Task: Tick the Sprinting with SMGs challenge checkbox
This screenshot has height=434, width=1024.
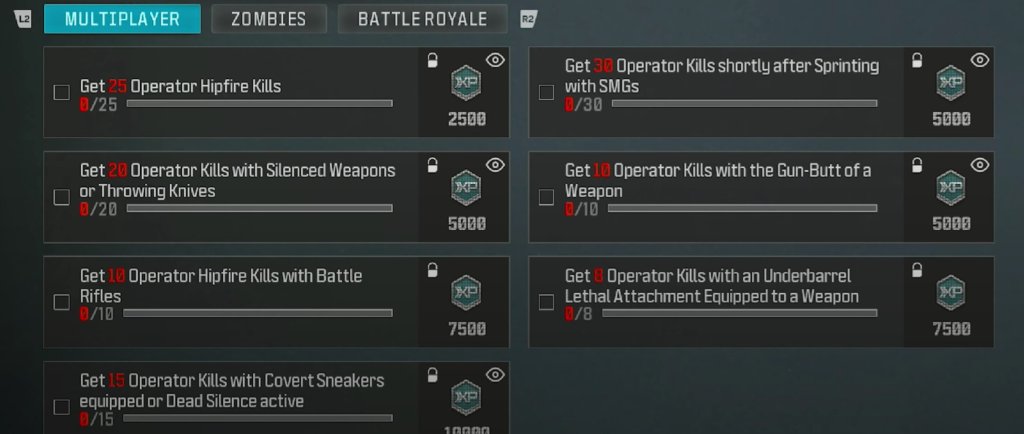Action: point(546,93)
